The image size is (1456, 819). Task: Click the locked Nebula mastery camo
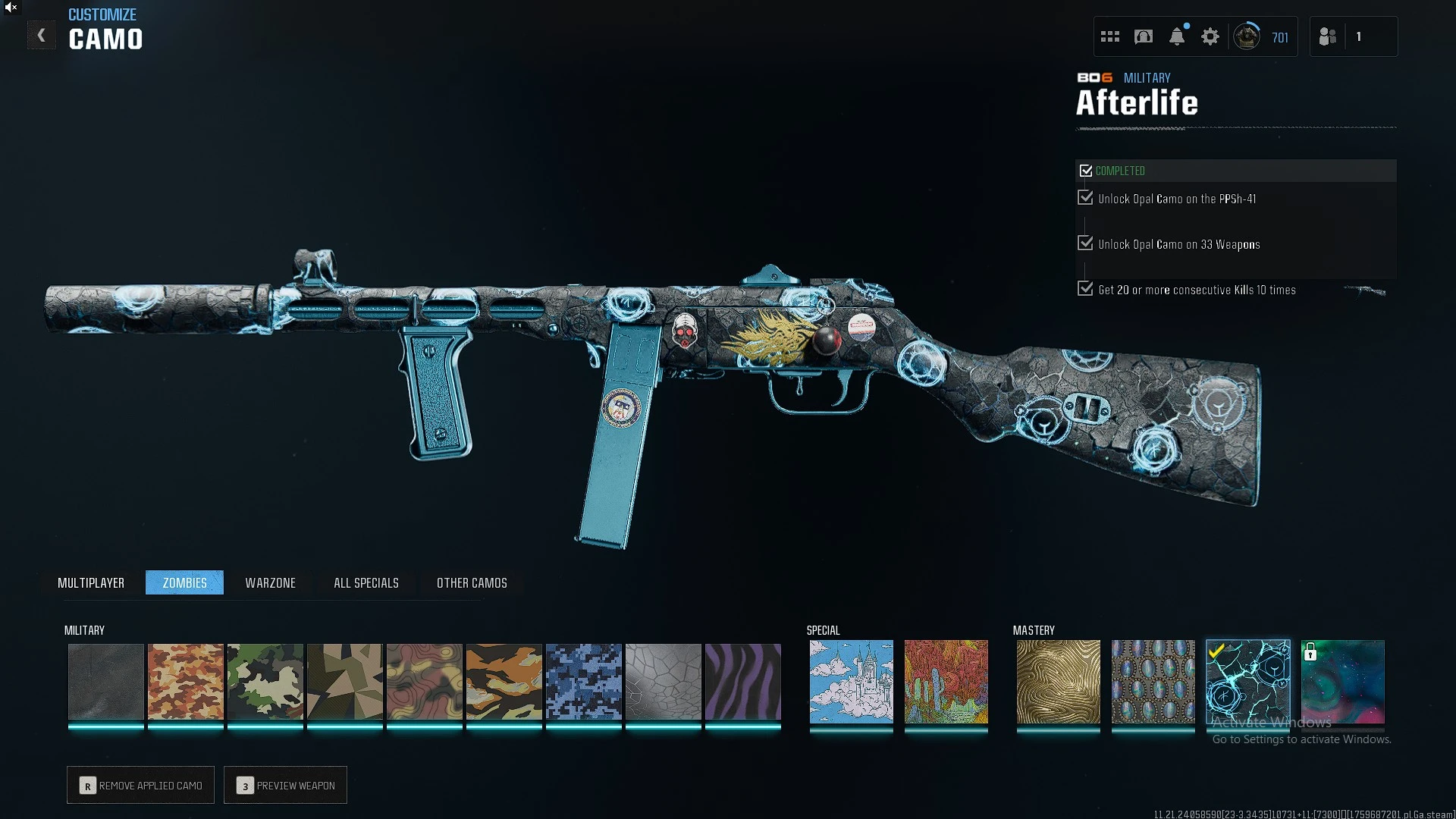pyautogui.click(x=1342, y=681)
